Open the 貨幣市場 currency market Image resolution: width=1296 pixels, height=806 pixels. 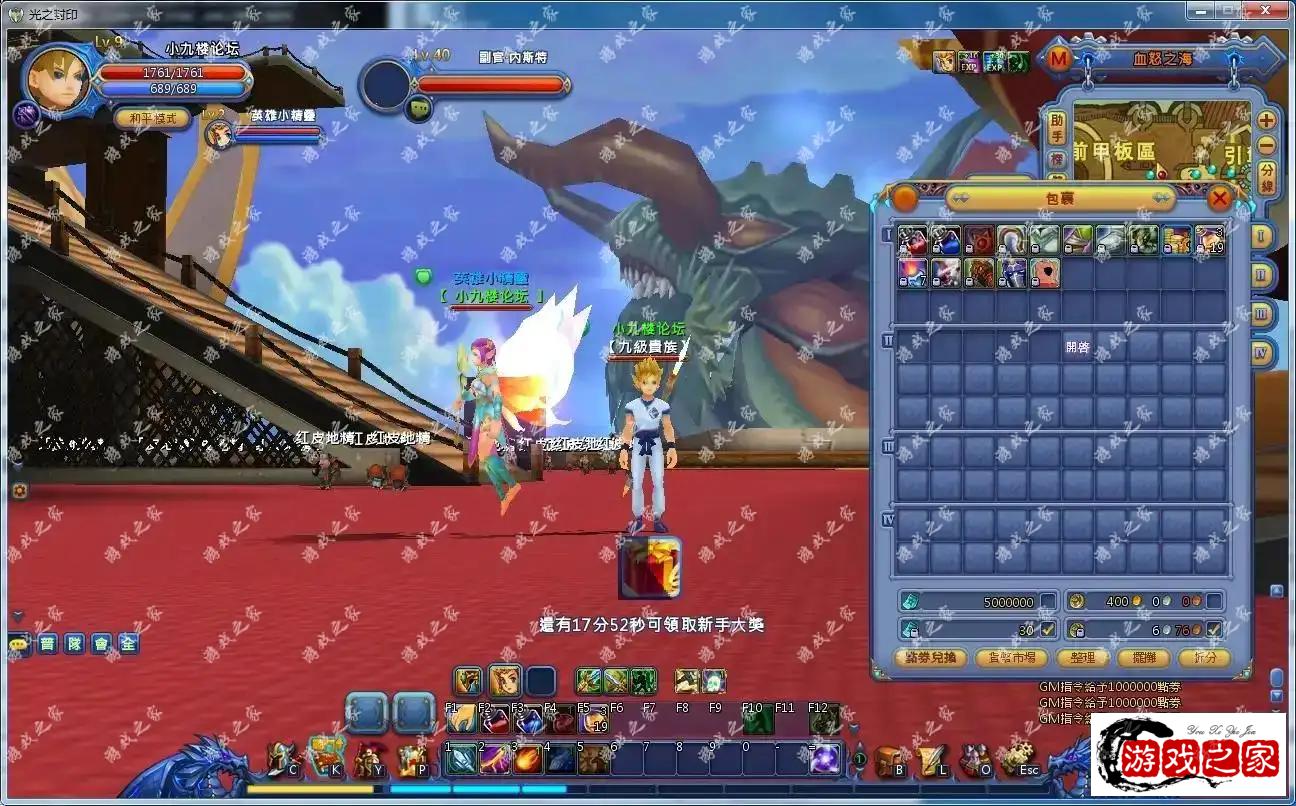click(x=1011, y=657)
